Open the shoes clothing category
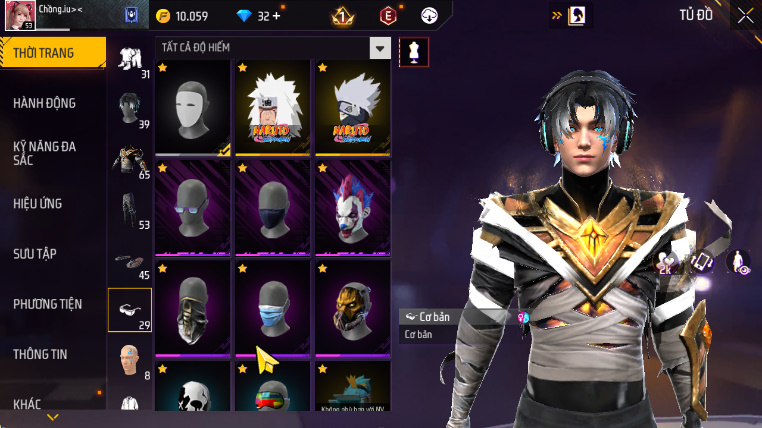 (129, 261)
